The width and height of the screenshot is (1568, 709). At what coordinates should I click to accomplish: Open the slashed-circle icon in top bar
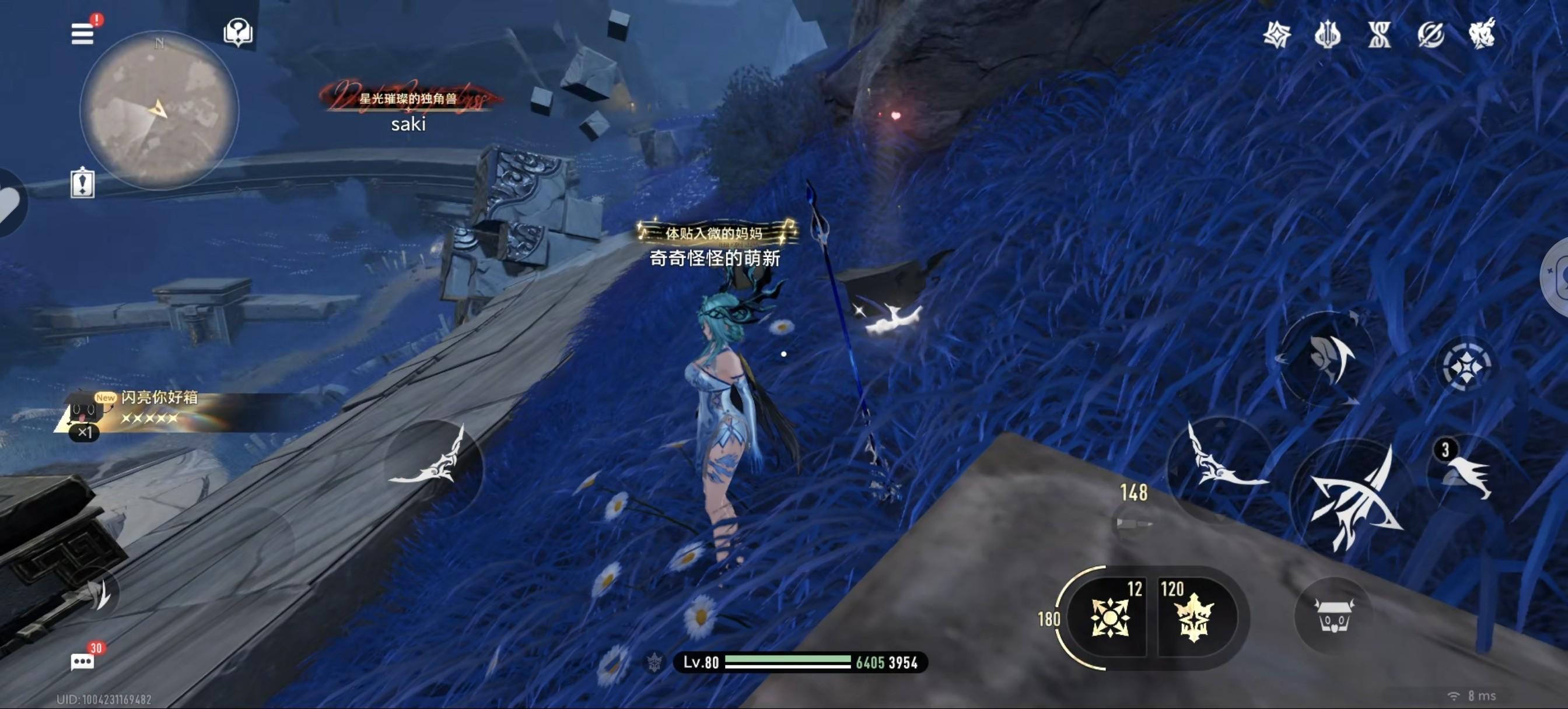(1430, 34)
